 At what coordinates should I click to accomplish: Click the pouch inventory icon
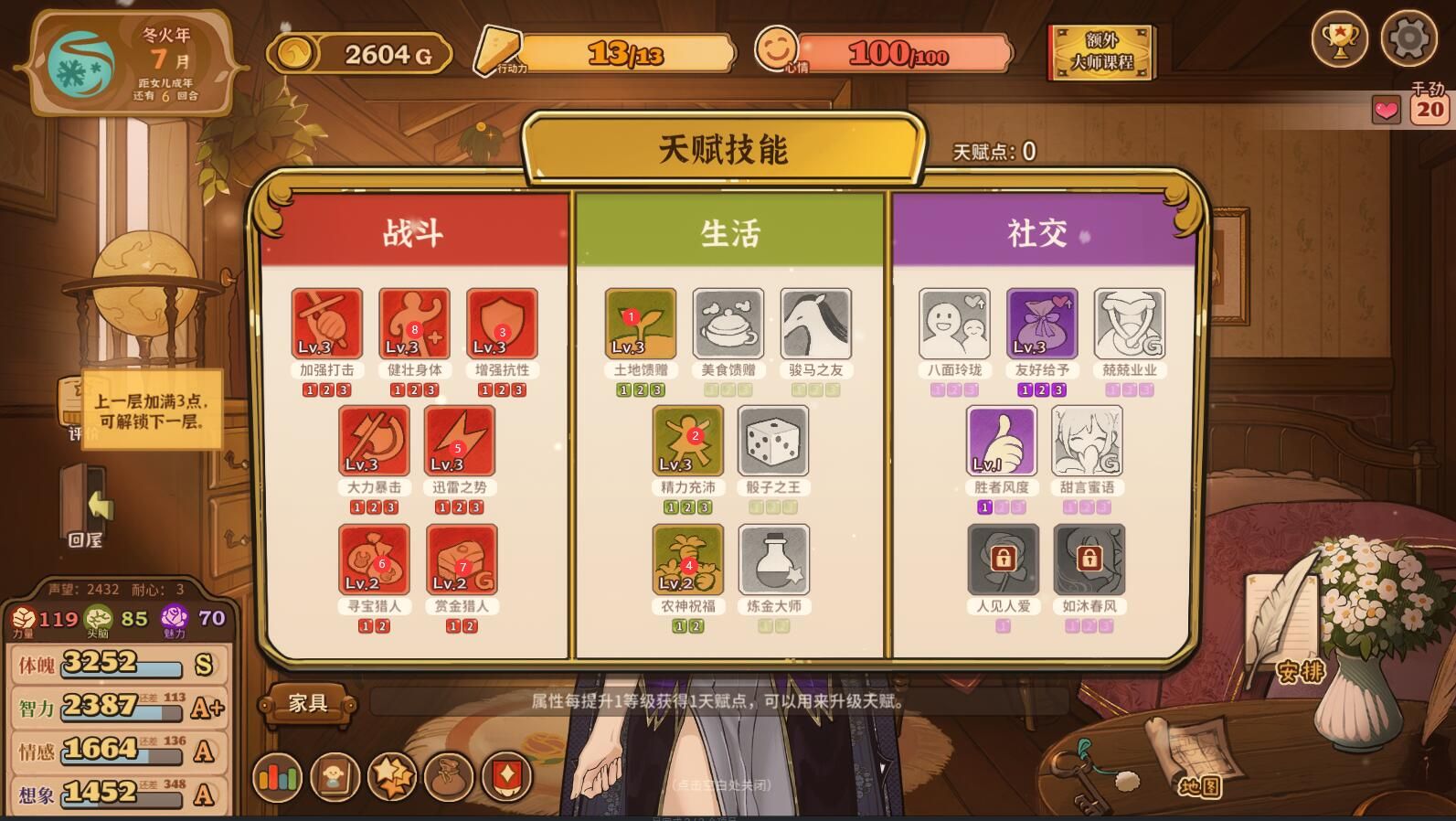click(x=447, y=777)
